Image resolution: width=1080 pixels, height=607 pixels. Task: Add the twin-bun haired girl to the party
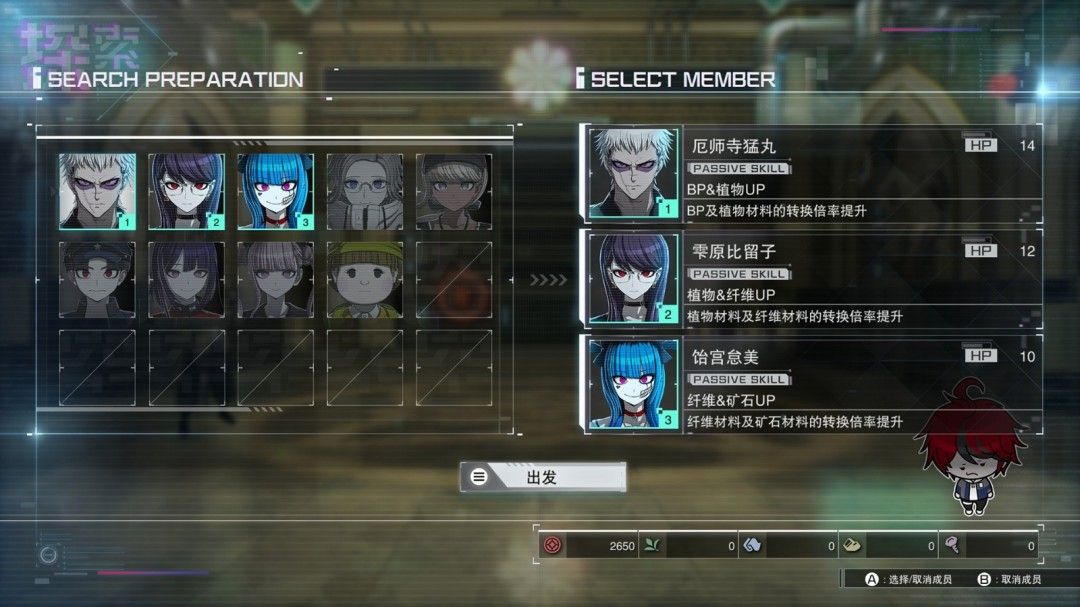click(x=275, y=279)
